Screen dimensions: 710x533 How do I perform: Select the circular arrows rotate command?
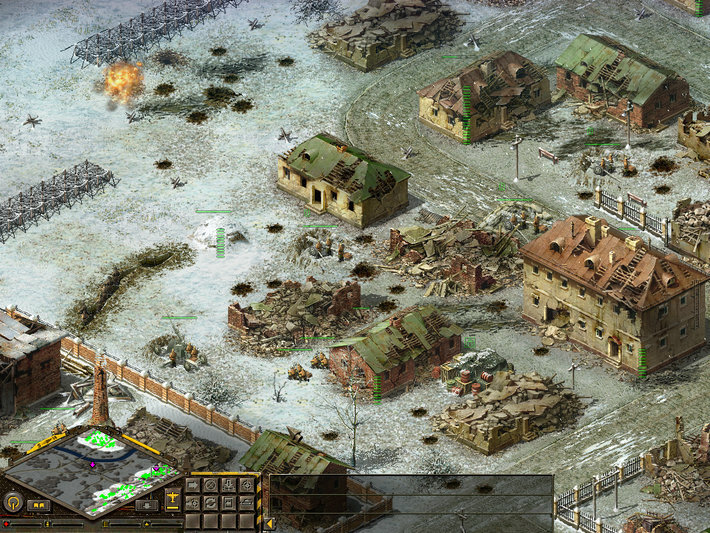click(x=210, y=503)
